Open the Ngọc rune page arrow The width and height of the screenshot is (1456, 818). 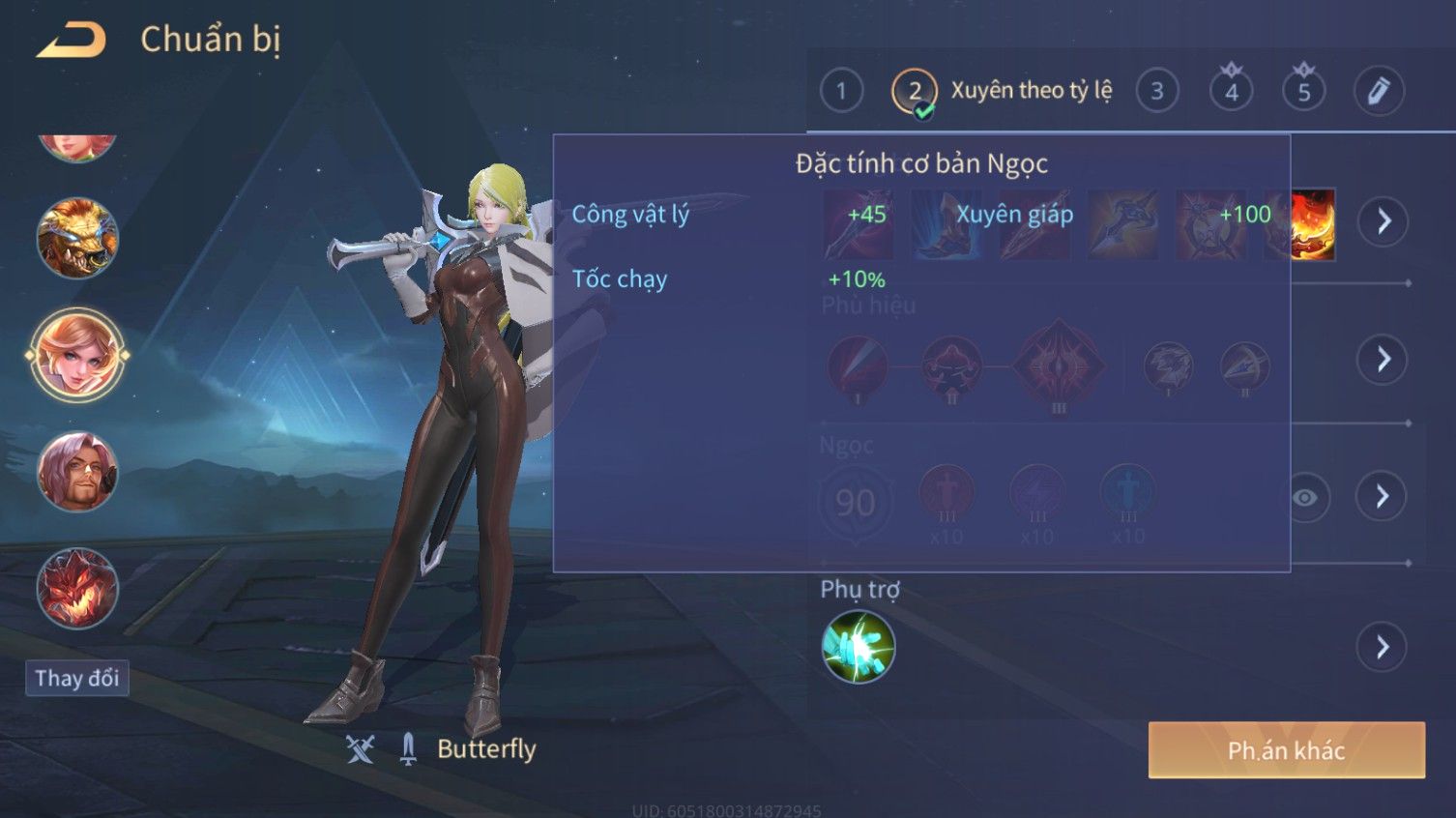pyautogui.click(x=1383, y=497)
